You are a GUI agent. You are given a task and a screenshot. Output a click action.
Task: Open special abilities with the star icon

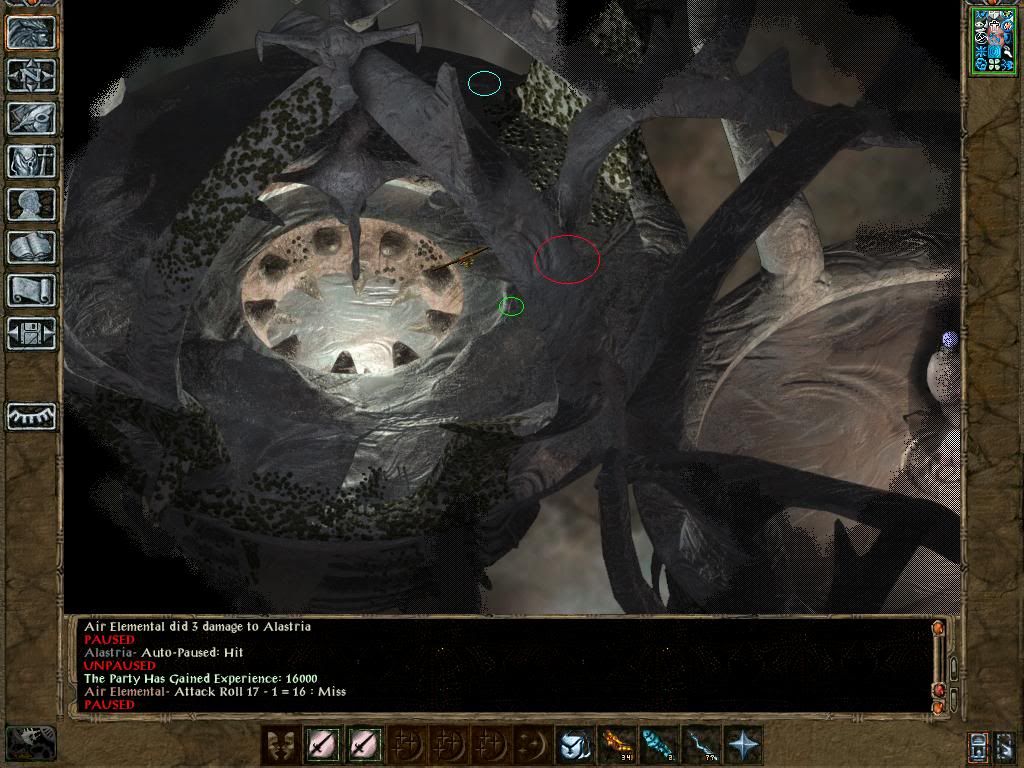(x=742, y=745)
